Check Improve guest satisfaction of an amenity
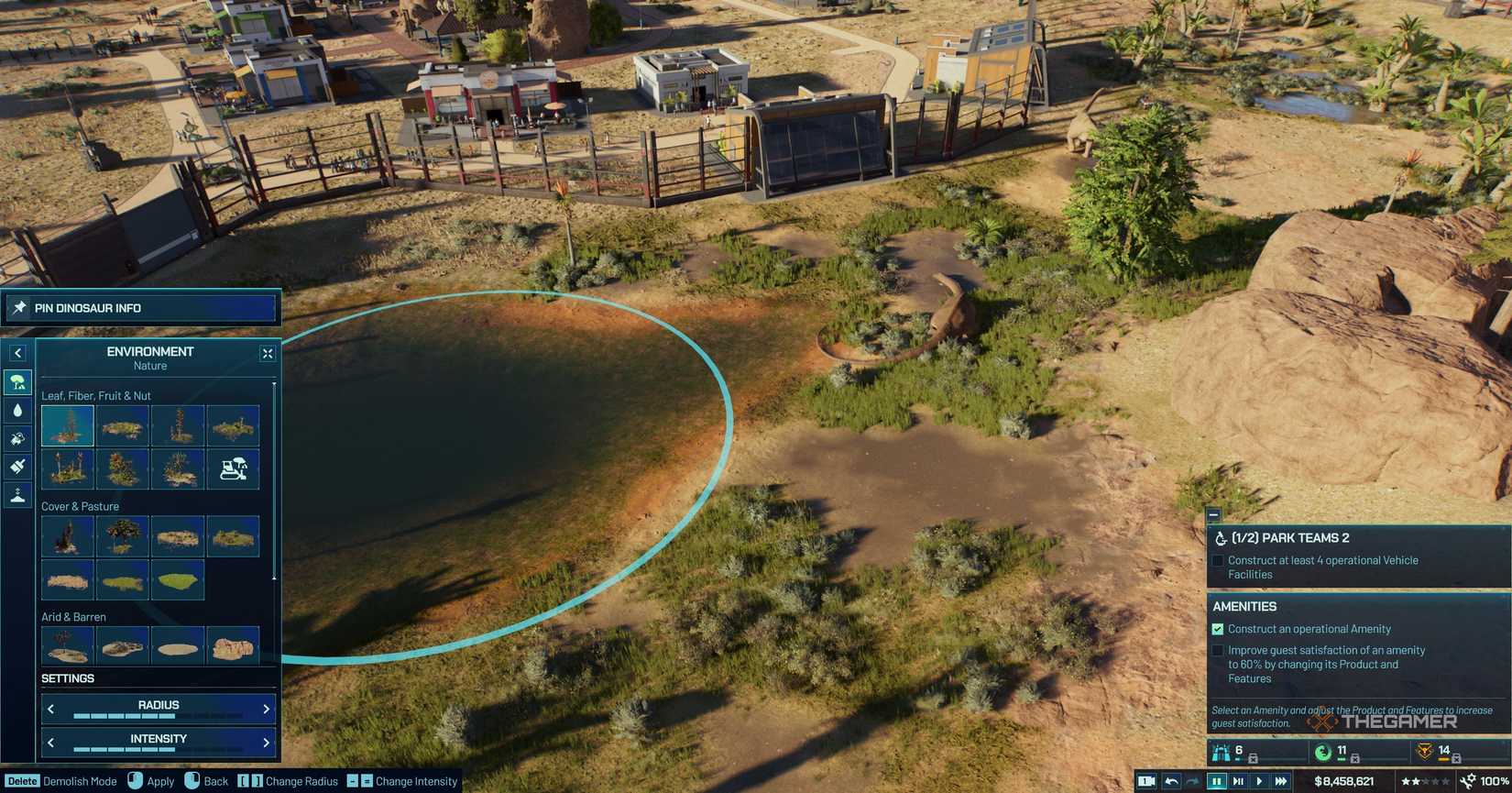The image size is (1512, 793). click(1217, 650)
